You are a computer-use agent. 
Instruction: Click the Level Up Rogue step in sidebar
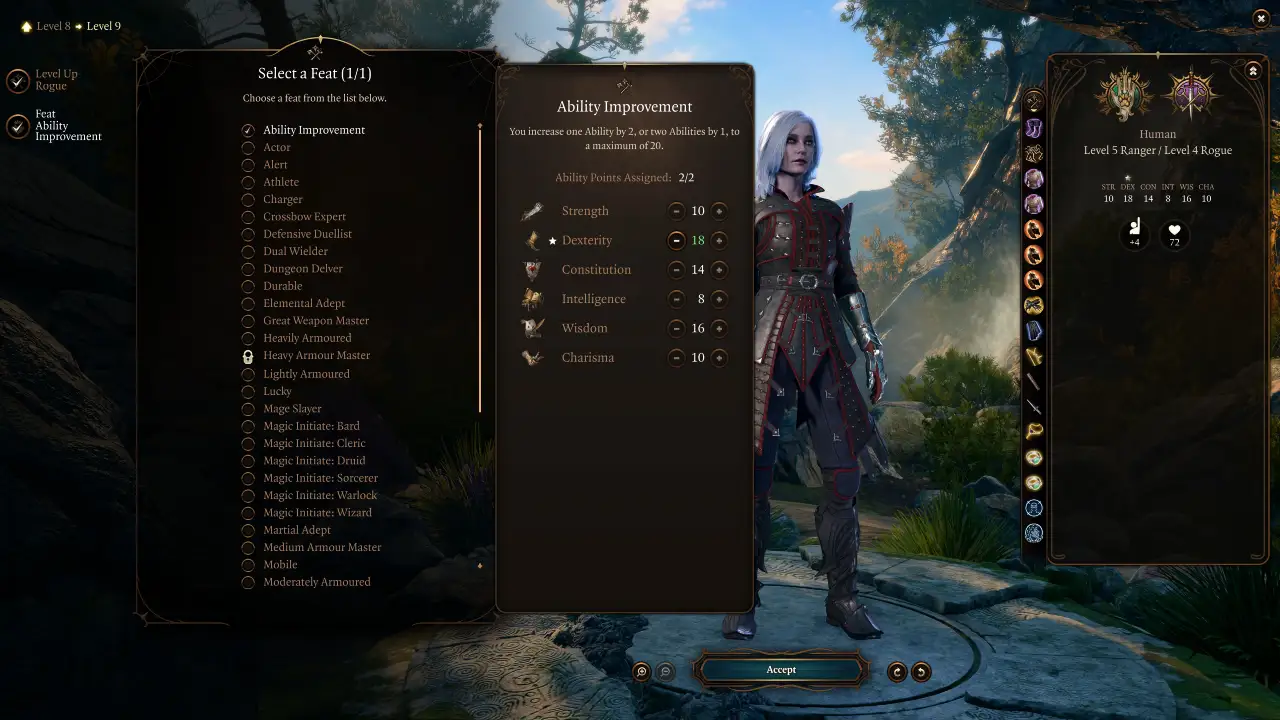[55, 80]
